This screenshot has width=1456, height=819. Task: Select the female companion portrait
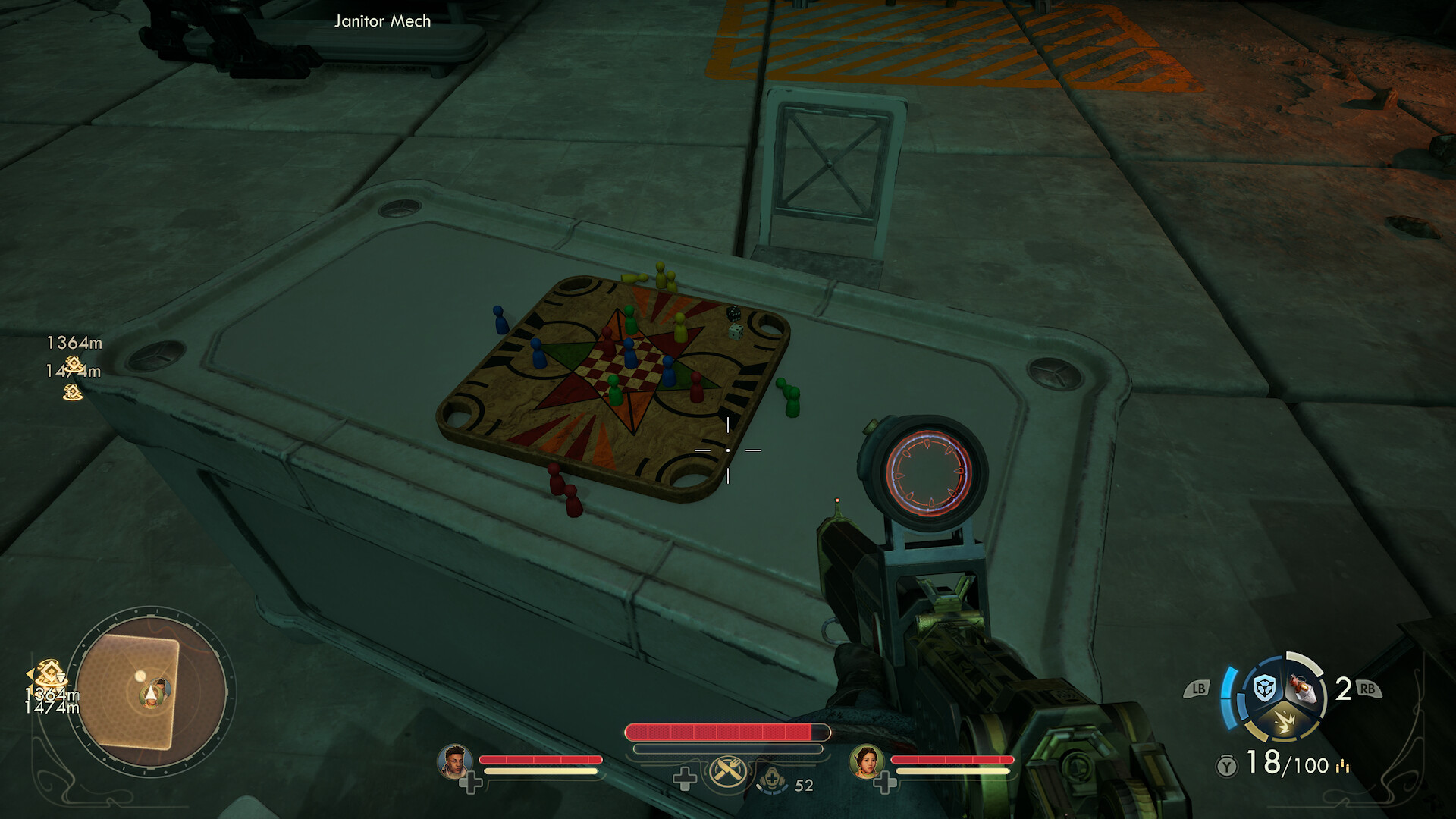866,761
